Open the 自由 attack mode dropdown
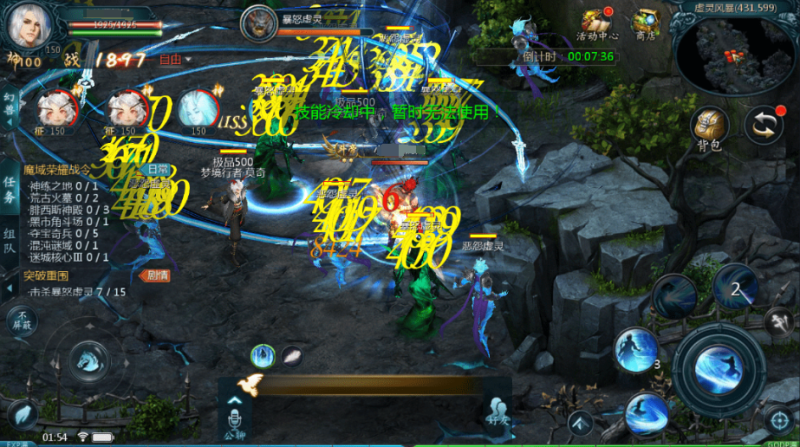This screenshot has height=447, width=800. tap(172, 60)
